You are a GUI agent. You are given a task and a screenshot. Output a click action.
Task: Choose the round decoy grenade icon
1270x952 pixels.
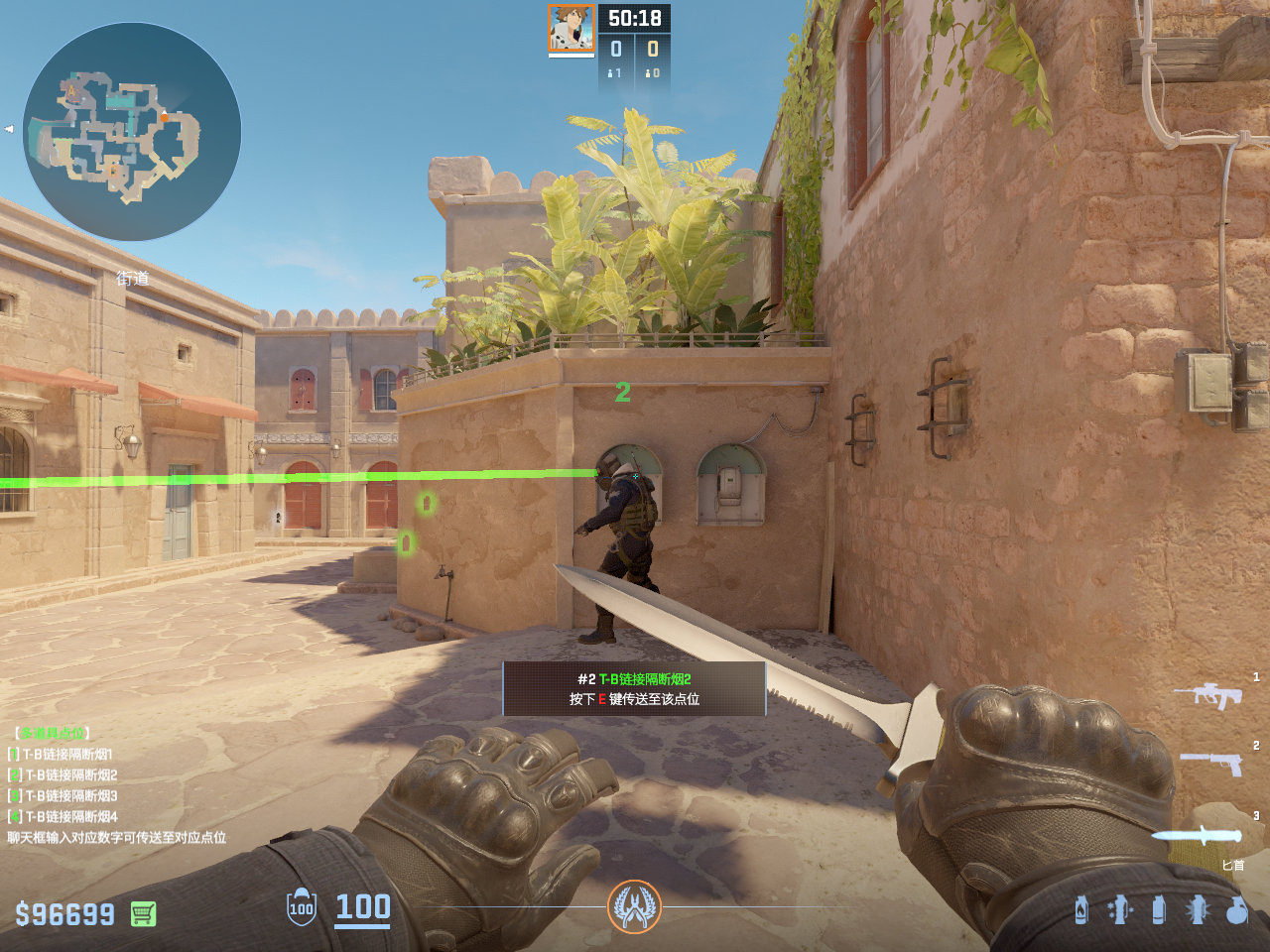point(1236,909)
